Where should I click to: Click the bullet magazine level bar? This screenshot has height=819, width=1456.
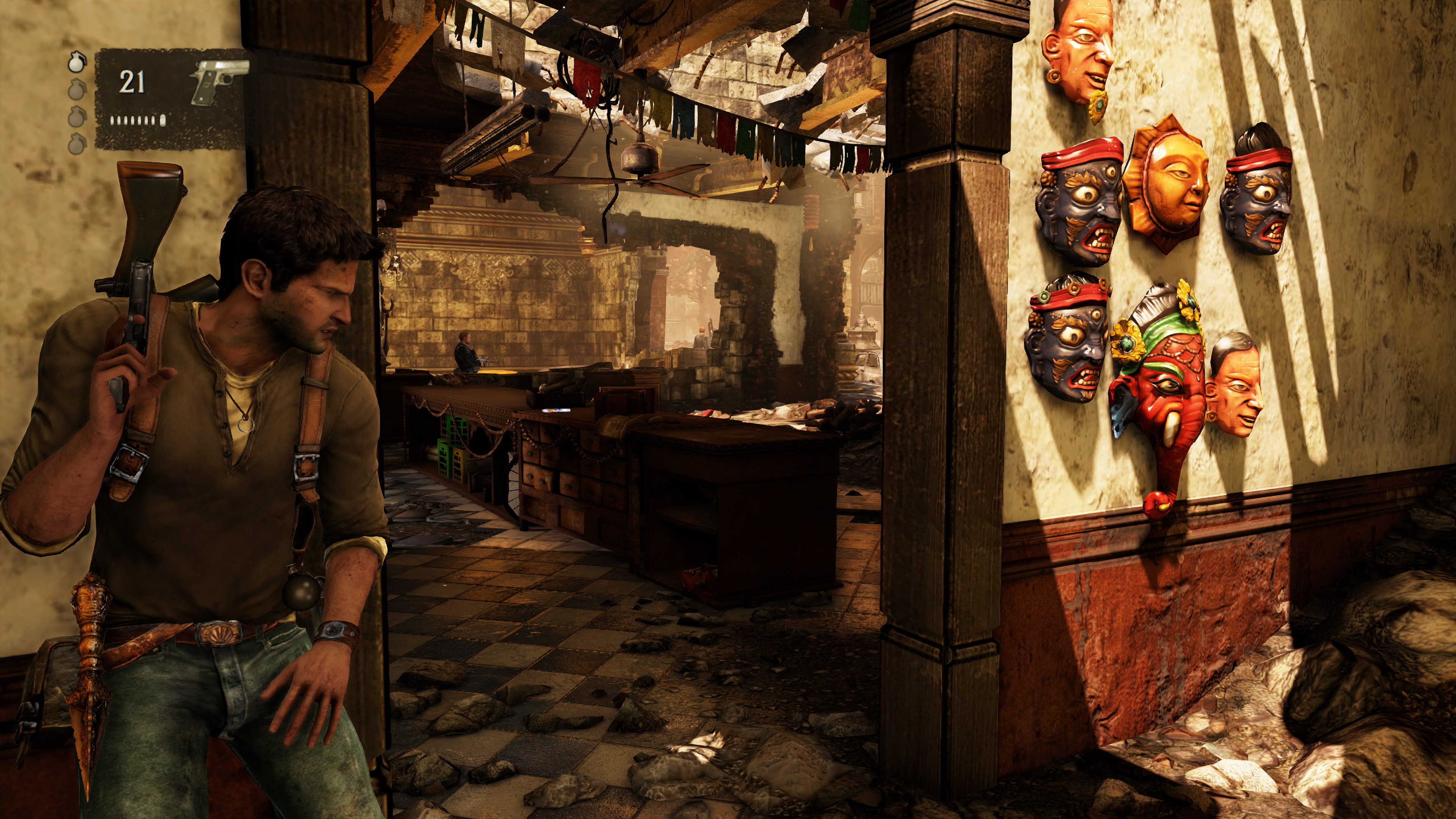click(137, 121)
